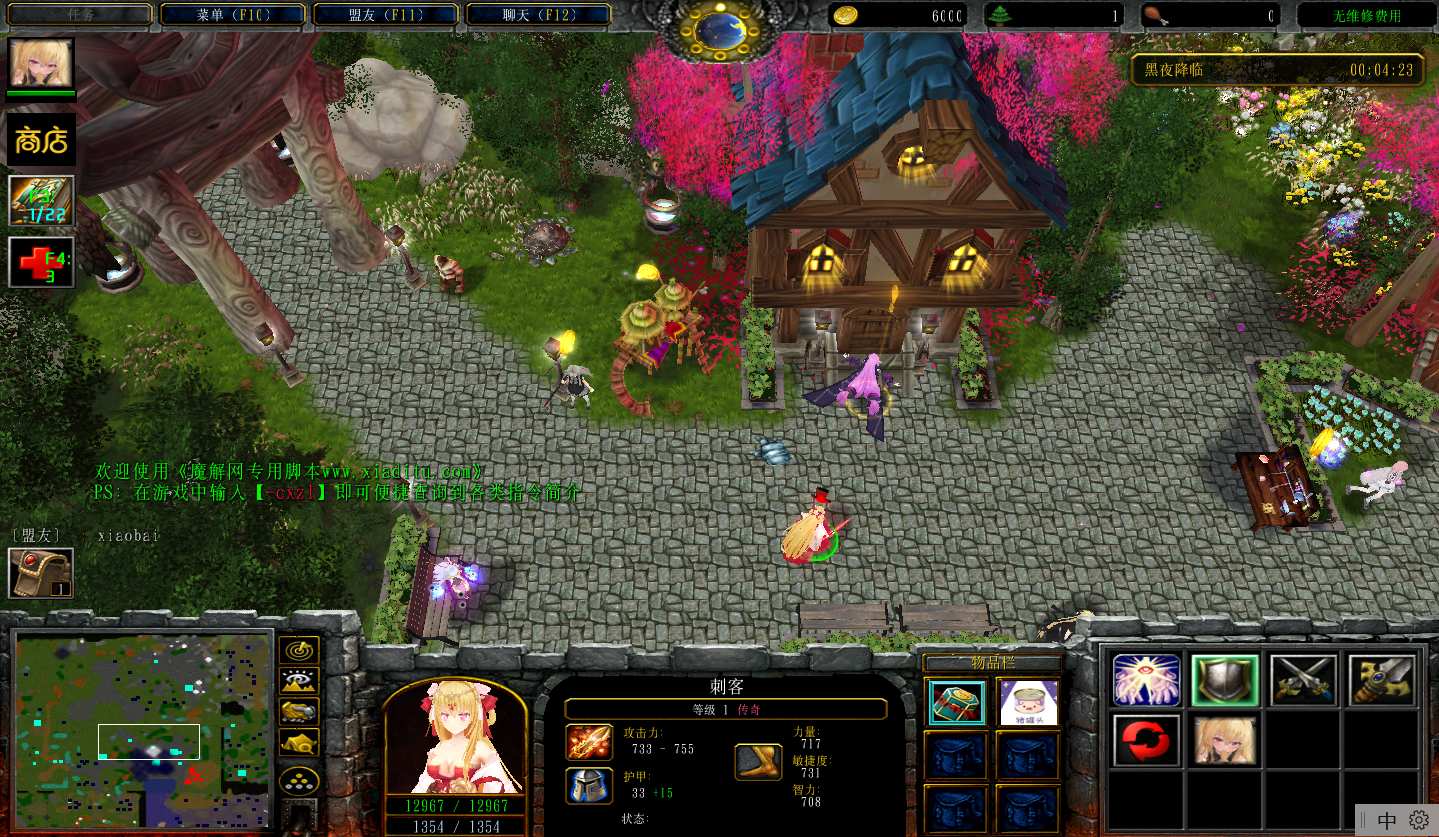The height and width of the screenshot is (837, 1439).
Task: Open the 菜单 (F10) menu
Action: 233,15
